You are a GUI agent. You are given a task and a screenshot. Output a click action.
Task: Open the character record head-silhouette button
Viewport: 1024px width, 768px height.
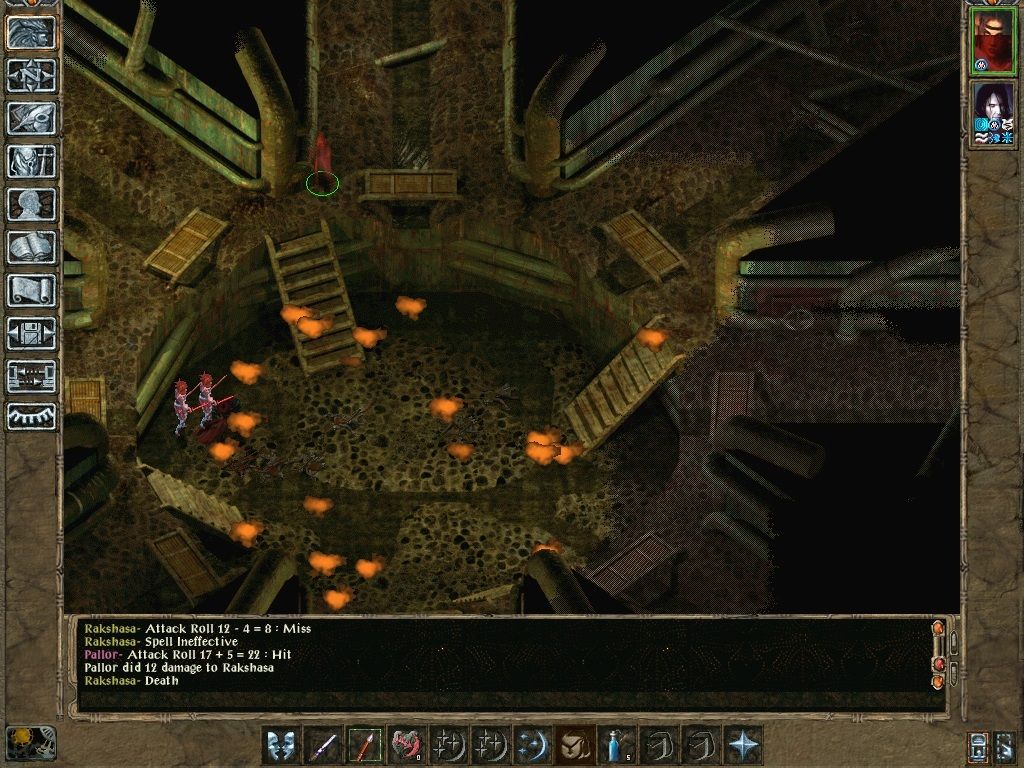click(x=31, y=204)
